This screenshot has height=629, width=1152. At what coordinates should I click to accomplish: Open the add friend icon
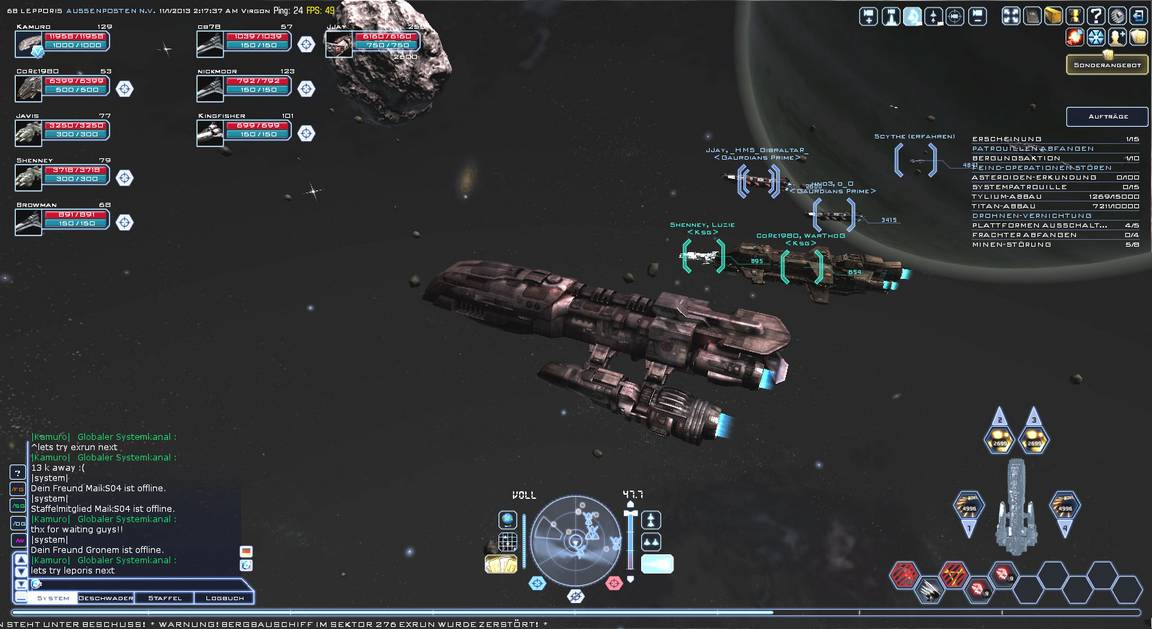(1117, 37)
